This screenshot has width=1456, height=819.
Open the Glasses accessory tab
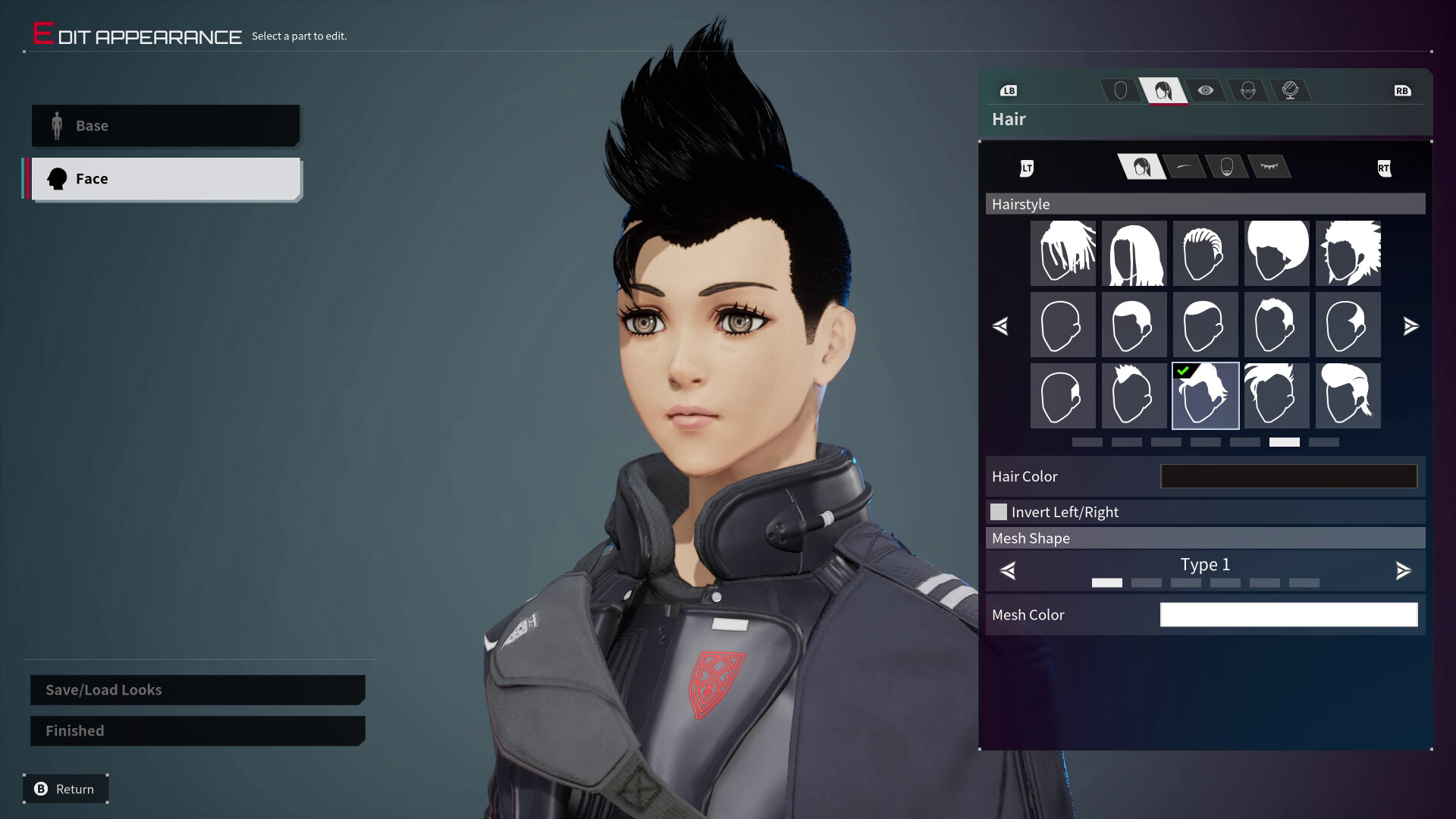coord(1249,90)
